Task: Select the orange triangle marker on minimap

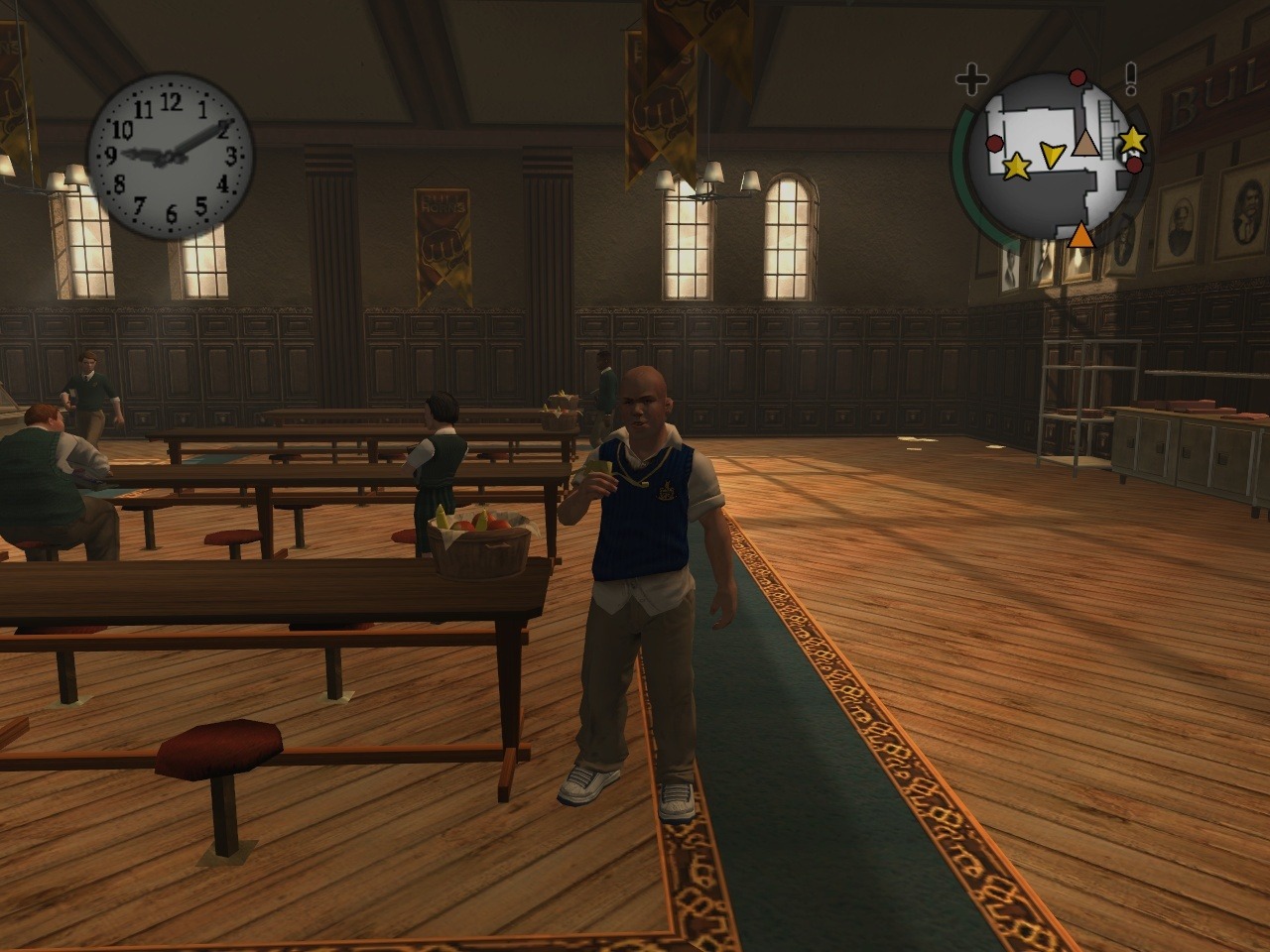Action: coord(1080,235)
